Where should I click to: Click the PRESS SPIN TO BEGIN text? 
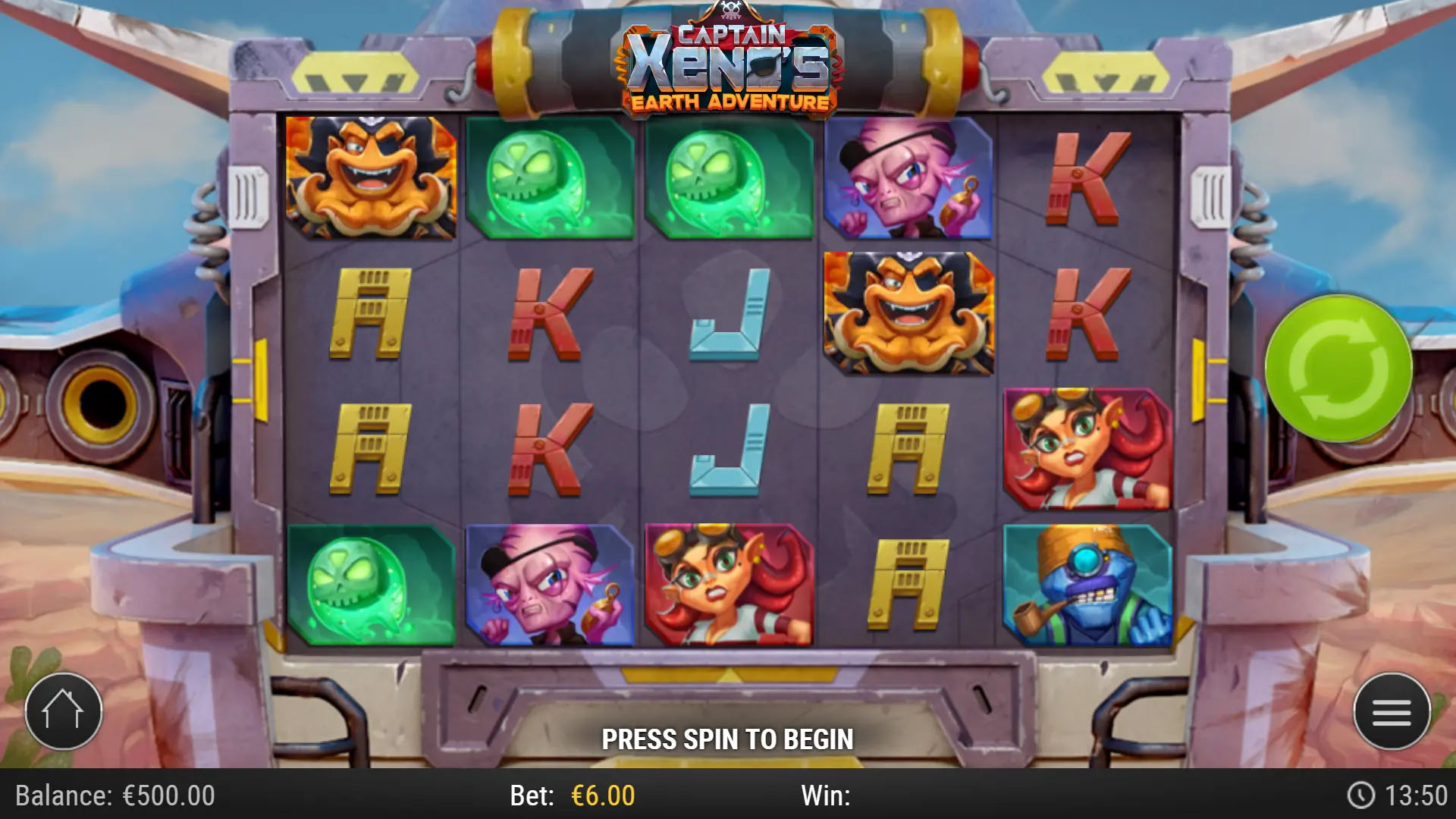[728, 737]
